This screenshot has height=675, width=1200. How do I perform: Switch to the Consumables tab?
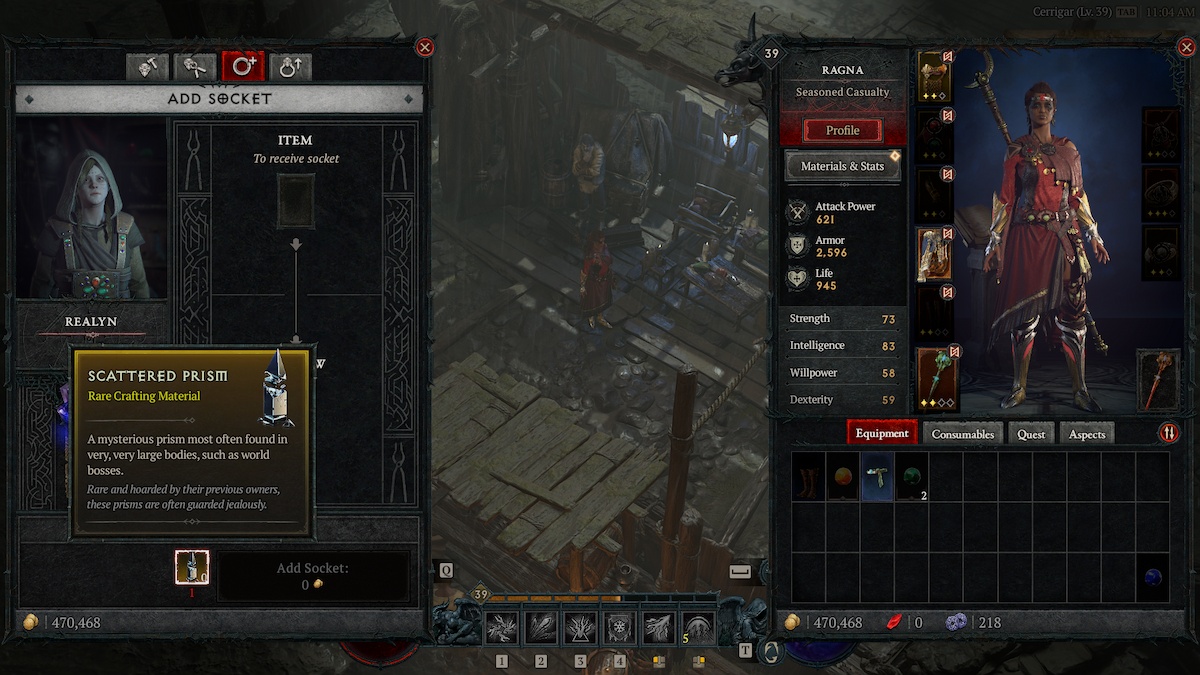[x=963, y=434]
